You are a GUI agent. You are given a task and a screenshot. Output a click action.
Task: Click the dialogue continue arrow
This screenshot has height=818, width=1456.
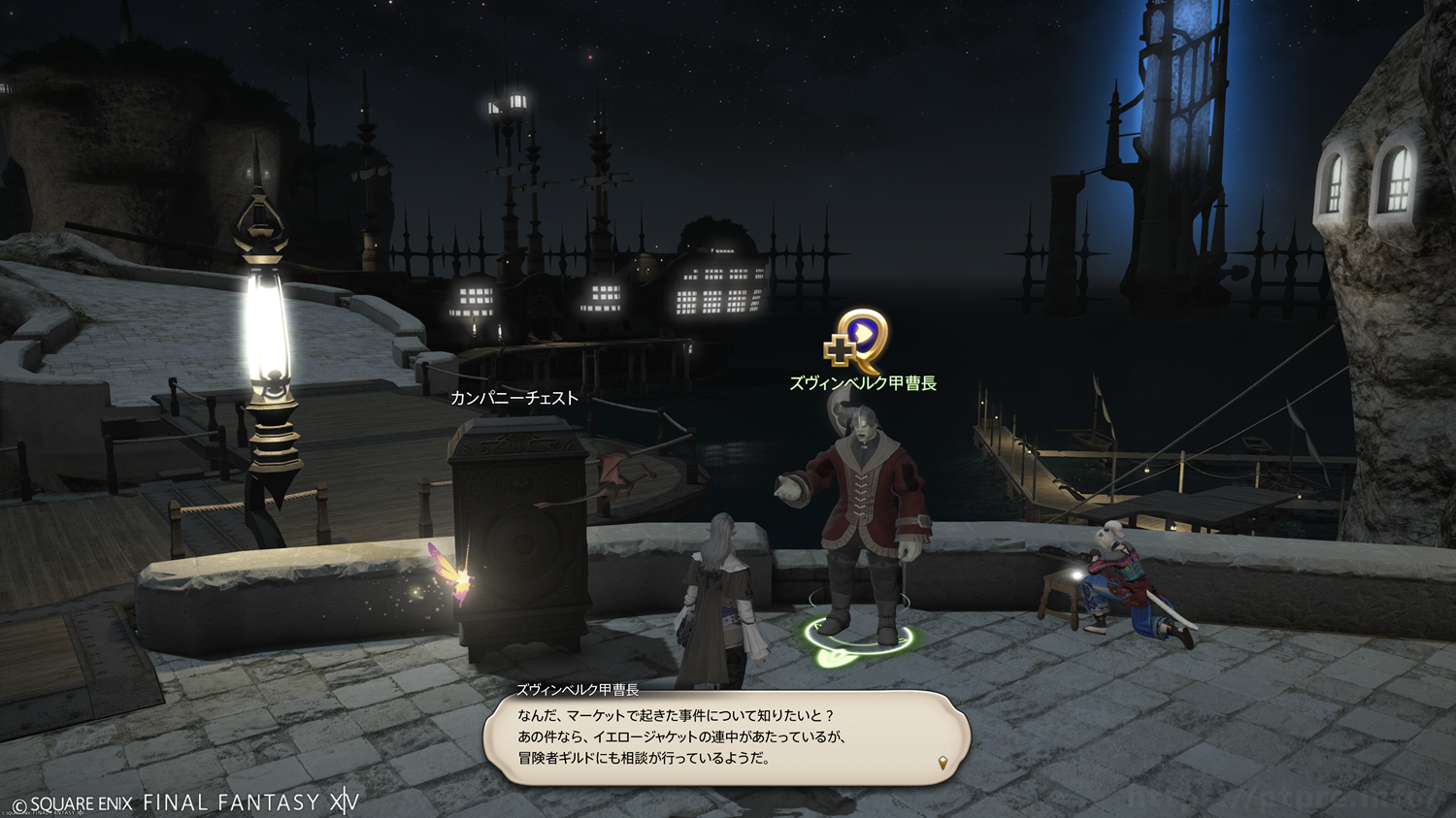click(x=942, y=763)
